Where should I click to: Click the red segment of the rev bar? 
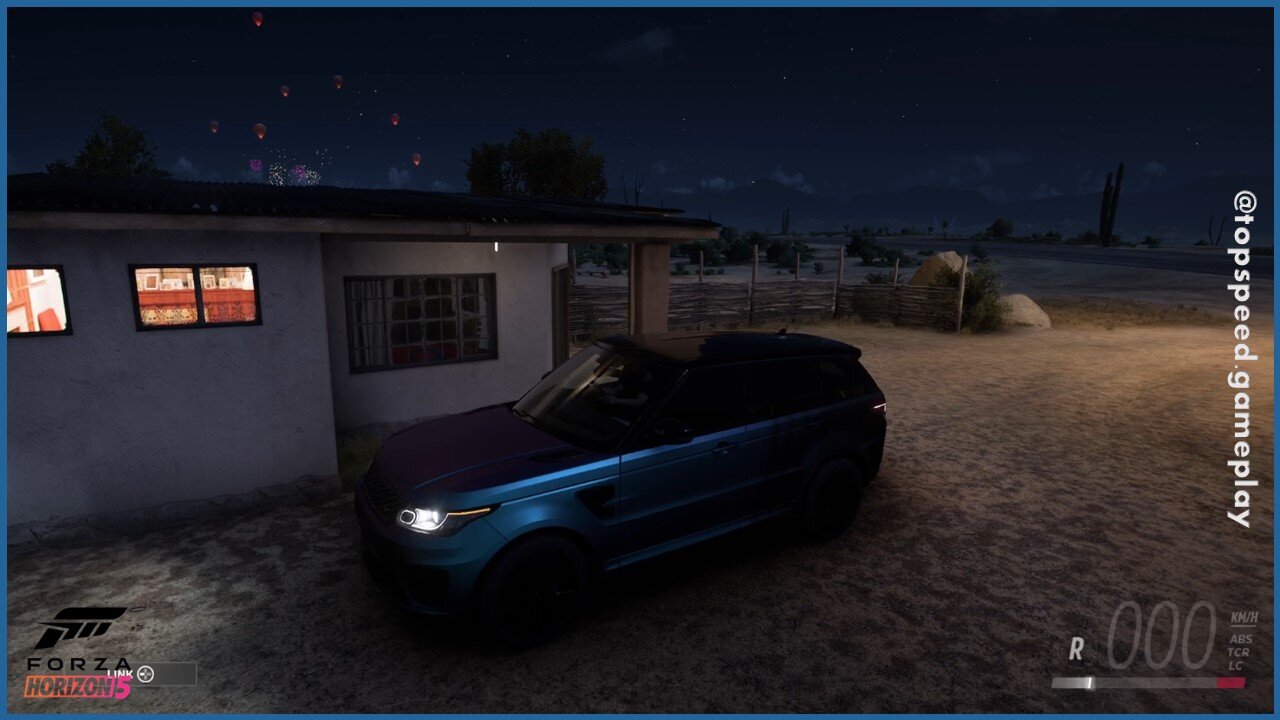pyautogui.click(x=1232, y=682)
